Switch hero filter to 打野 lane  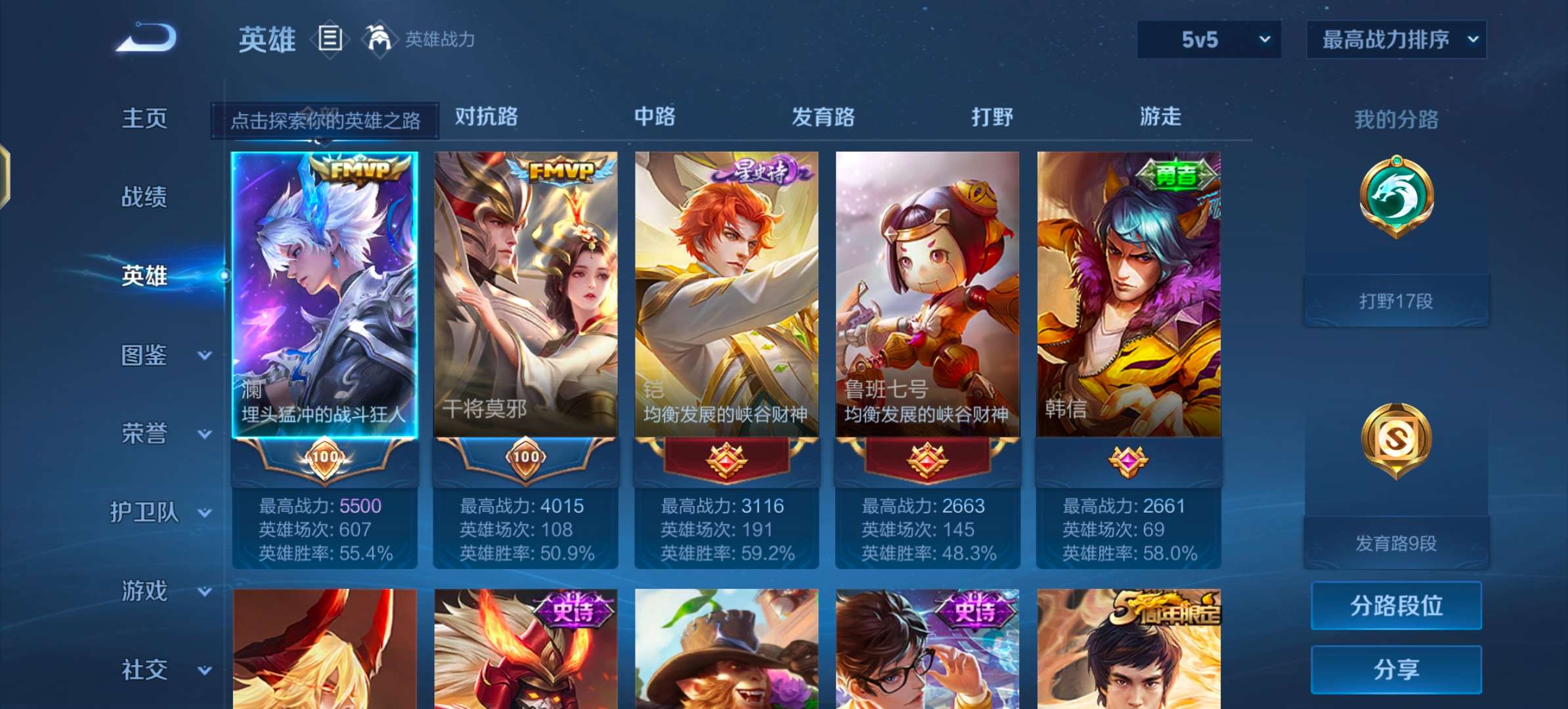(x=991, y=118)
